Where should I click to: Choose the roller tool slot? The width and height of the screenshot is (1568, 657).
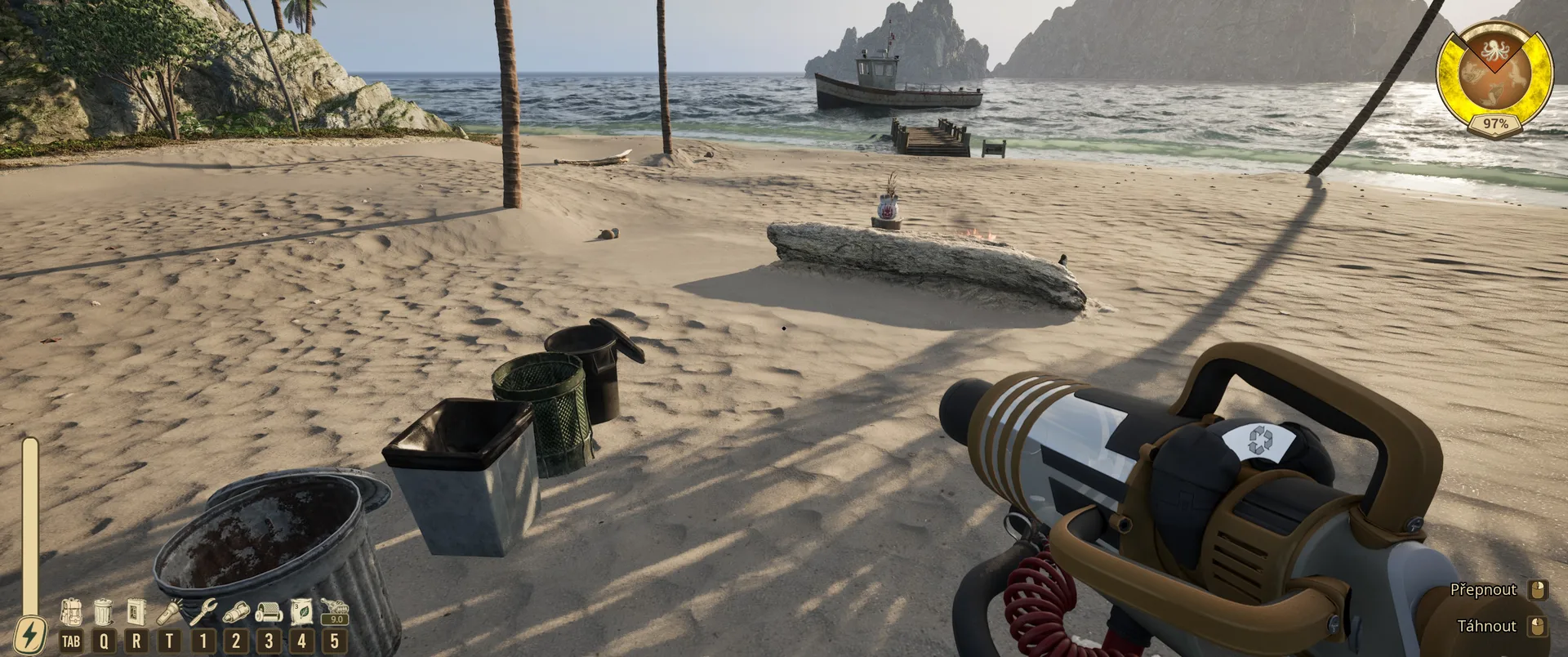(269, 612)
